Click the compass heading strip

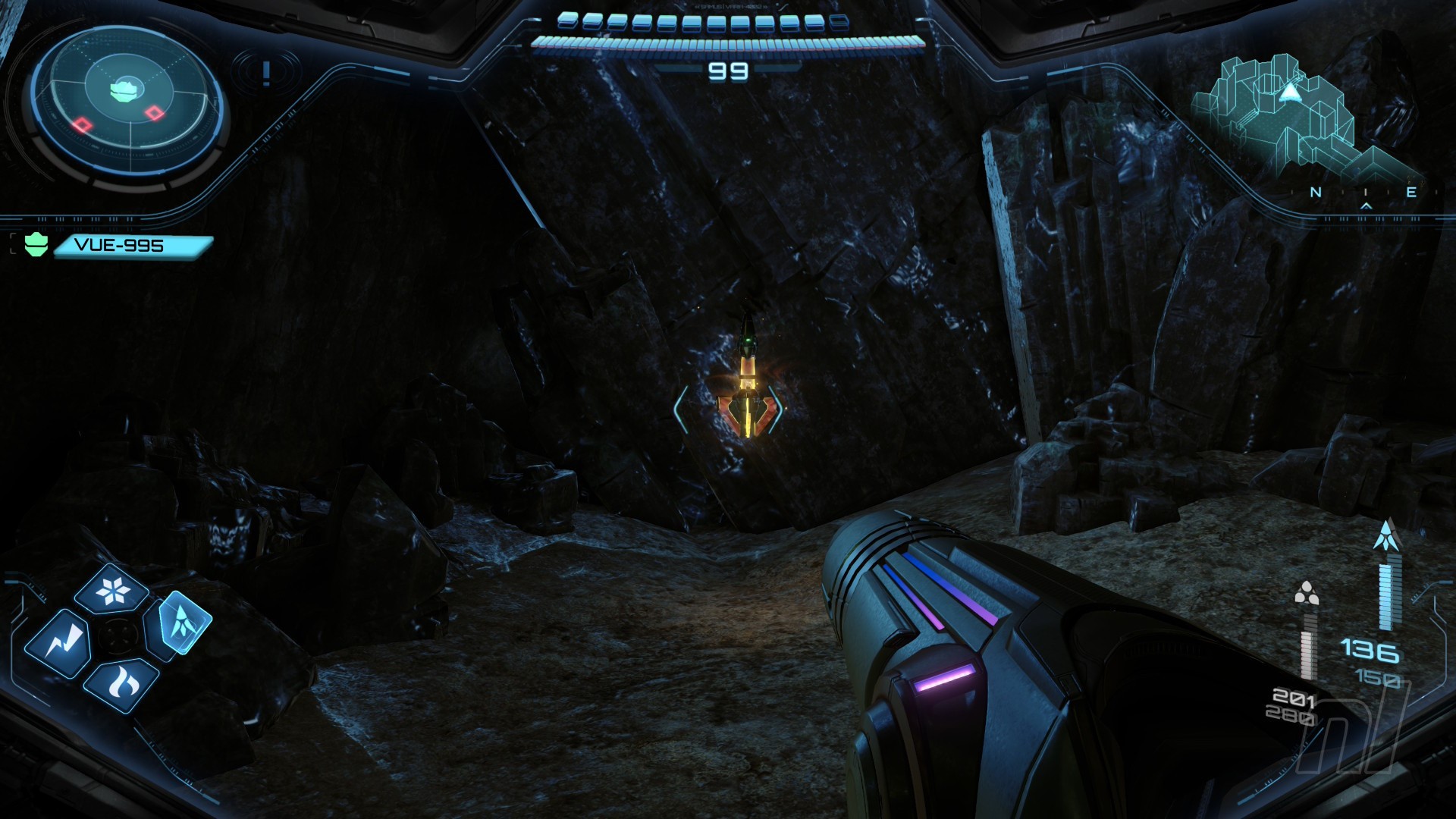[1364, 193]
